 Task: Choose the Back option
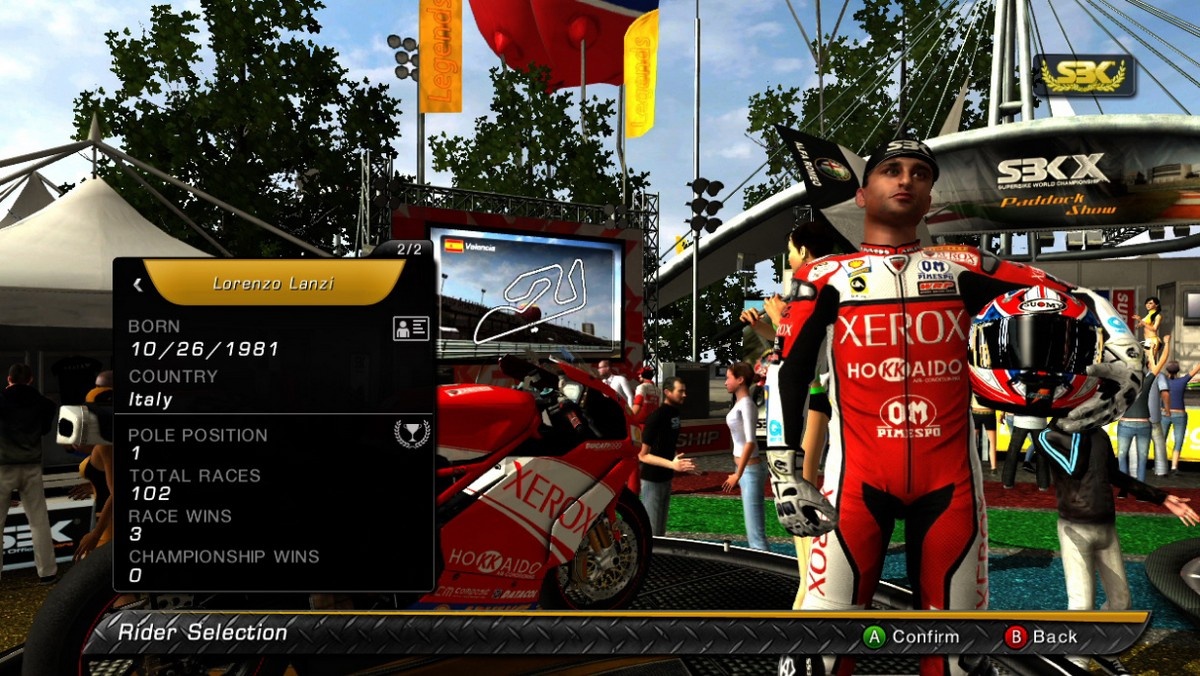[1041, 636]
